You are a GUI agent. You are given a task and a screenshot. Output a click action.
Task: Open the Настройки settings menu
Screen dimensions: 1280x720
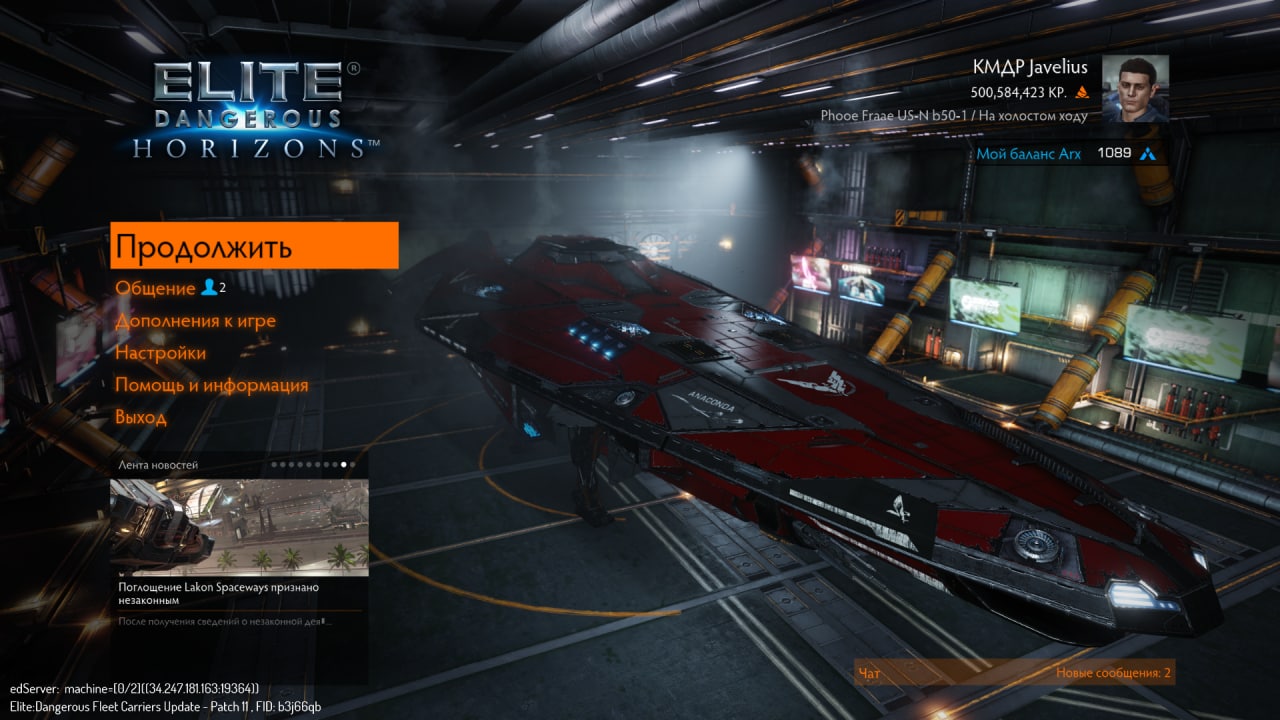(160, 353)
